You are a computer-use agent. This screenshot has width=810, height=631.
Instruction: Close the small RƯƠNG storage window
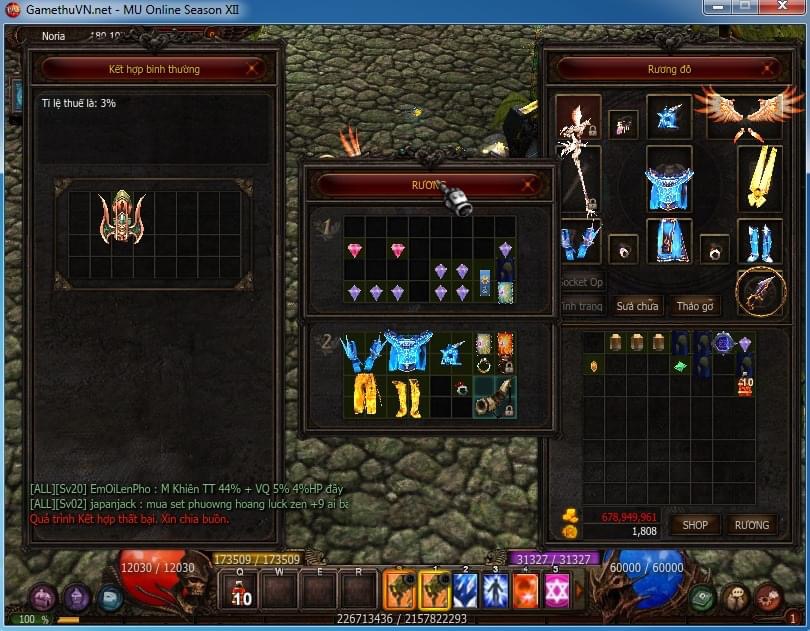tap(529, 185)
